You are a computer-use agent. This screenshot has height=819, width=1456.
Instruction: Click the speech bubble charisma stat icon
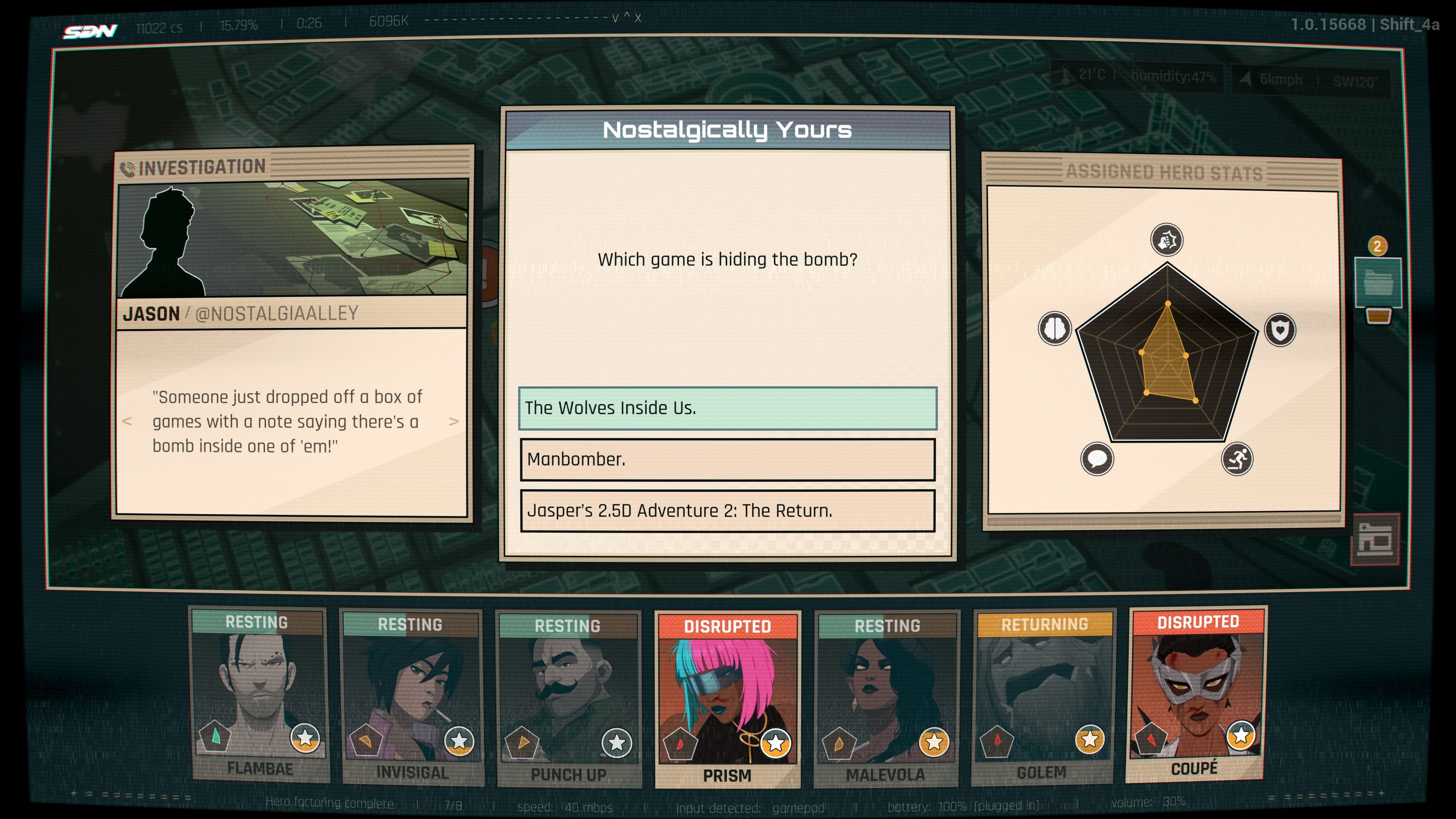pyautogui.click(x=1097, y=458)
